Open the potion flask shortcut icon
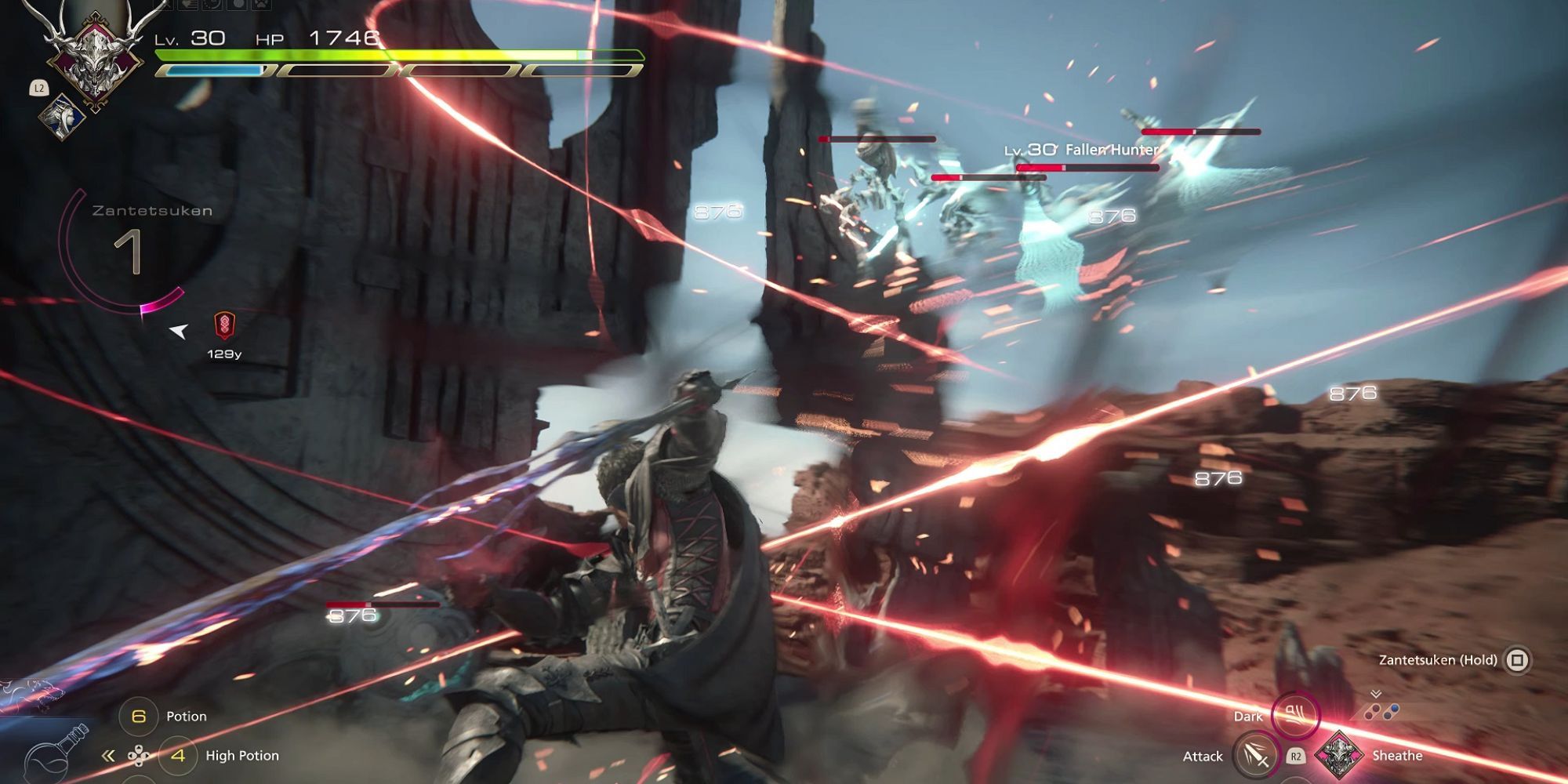This screenshot has height=784, width=1568. [55, 754]
